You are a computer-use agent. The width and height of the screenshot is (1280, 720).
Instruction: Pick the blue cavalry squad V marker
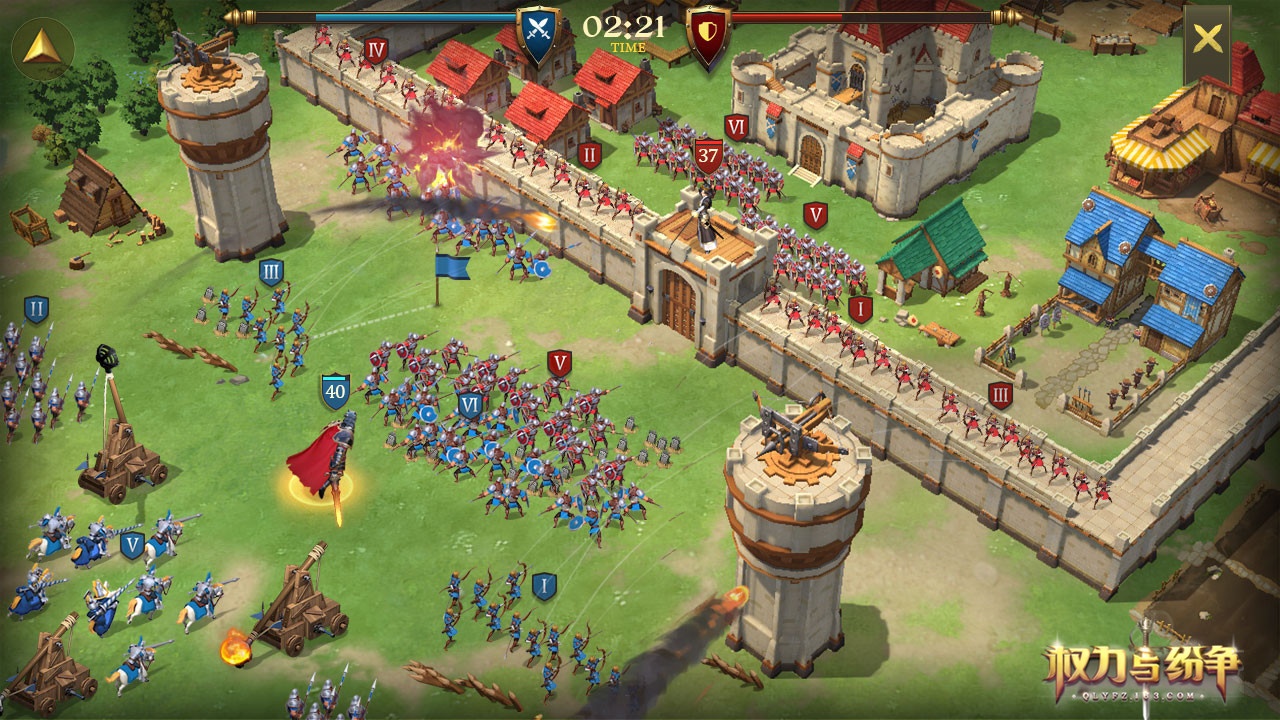(x=132, y=545)
